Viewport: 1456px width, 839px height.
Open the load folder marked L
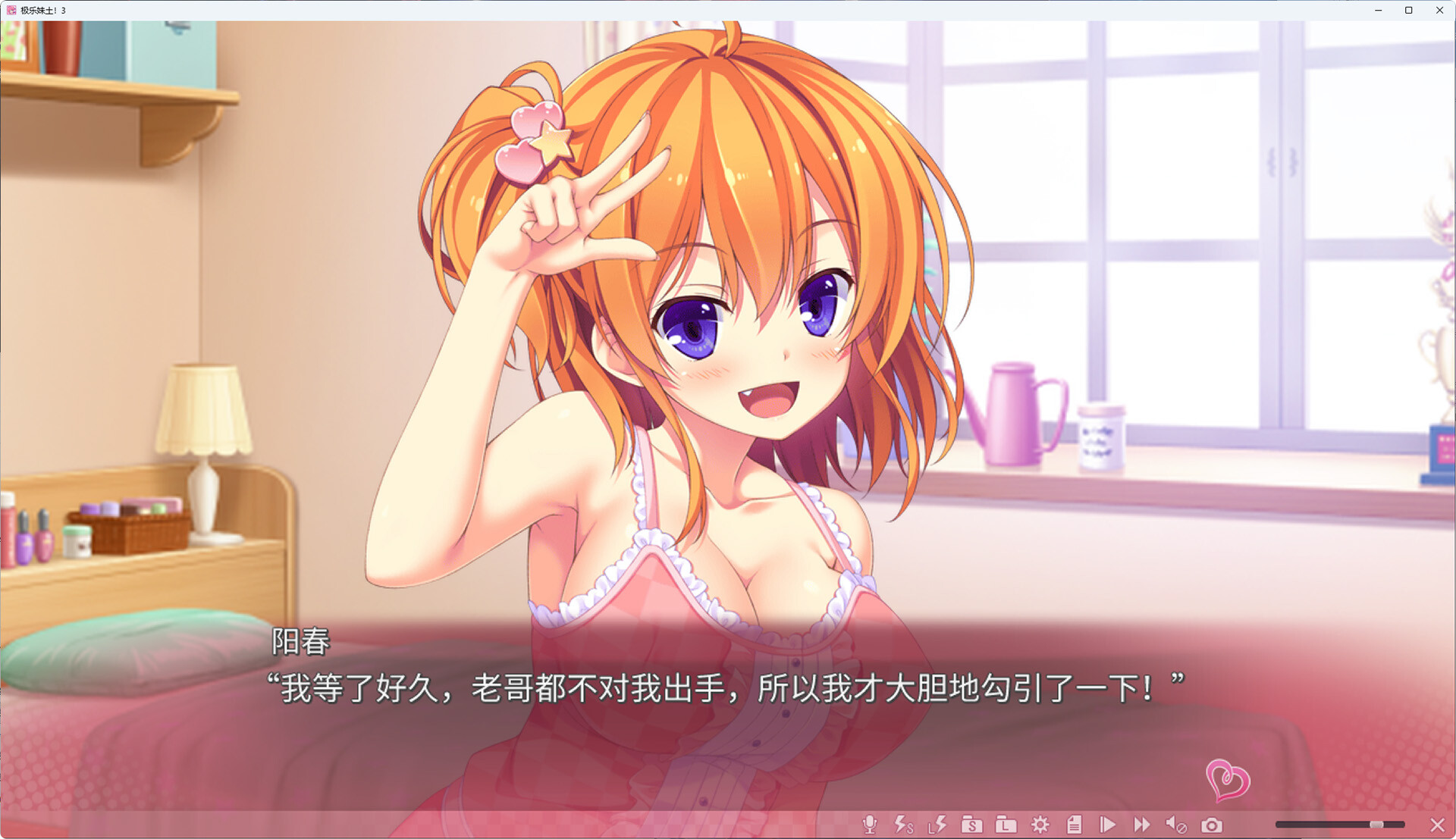pos(1006,825)
